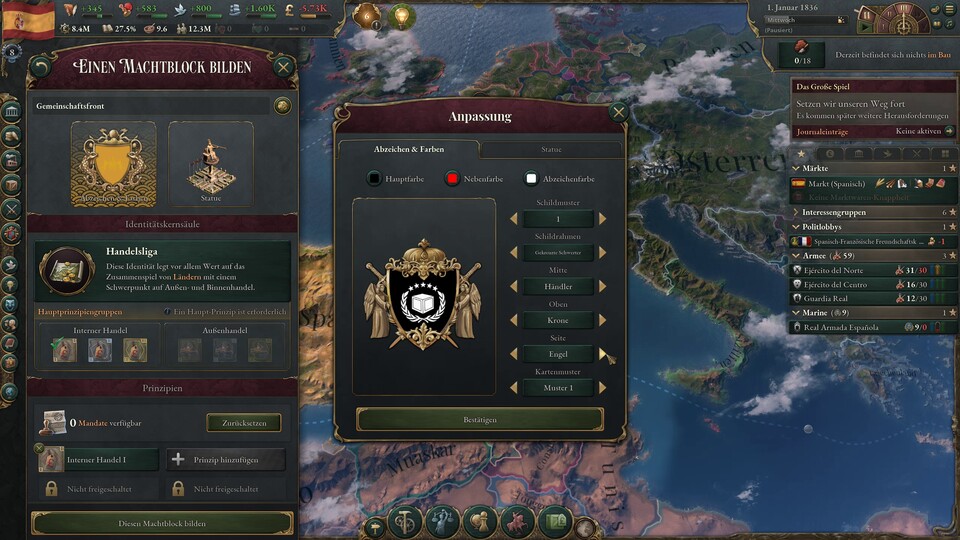Screen dimensions: 960x540
Task: Pick the red Nebenfarbe color swatch
Action: 452,179
